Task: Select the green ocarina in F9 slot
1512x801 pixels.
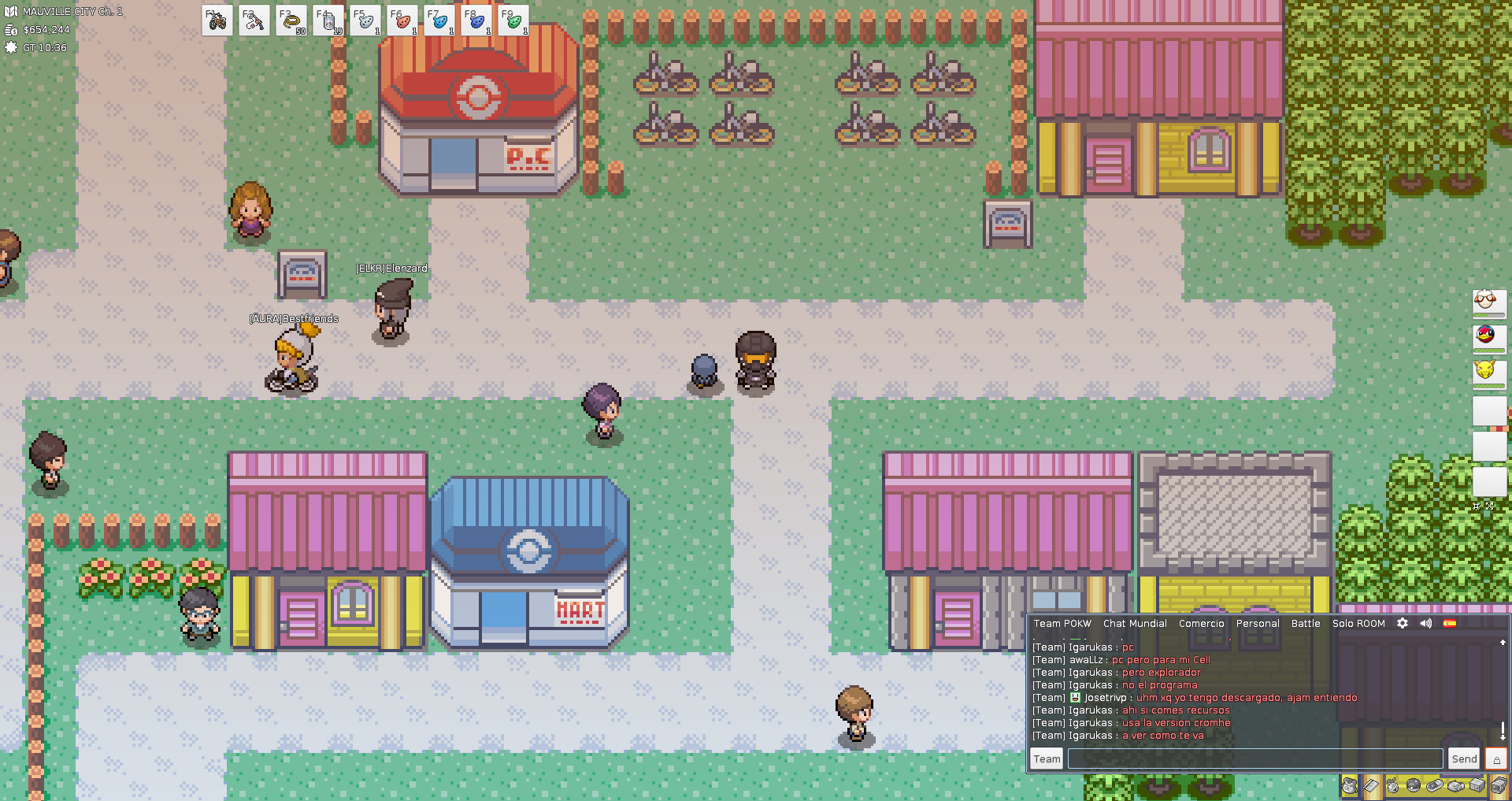Action: pyautogui.click(x=513, y=21)
